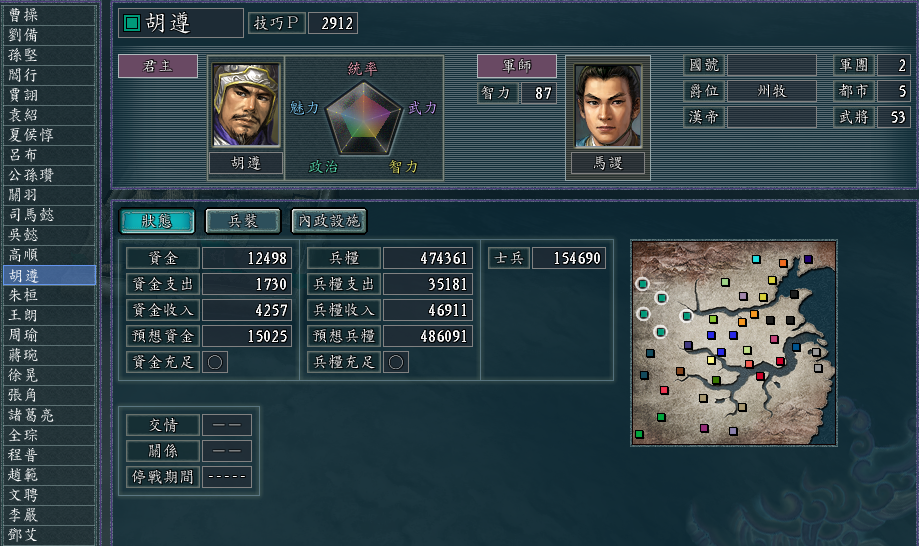Open the 兵裝 tab
The width and height of the screenshot is (919, 546).
(x=243, y=220)
